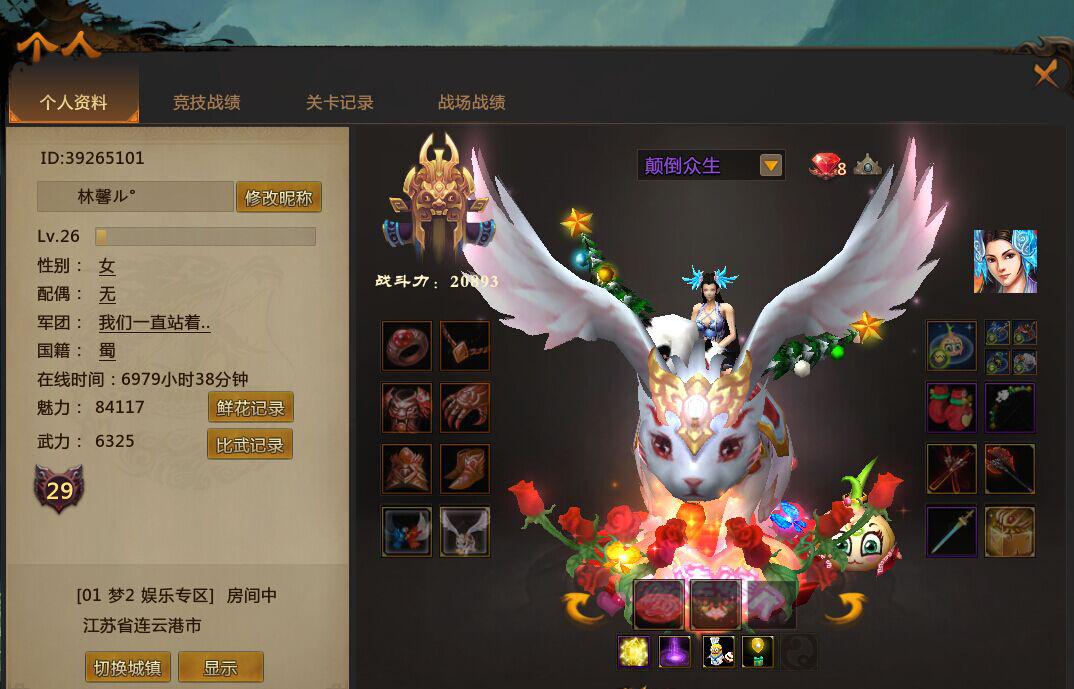Select the red Christmas gloves slot
The image size is (1074, 689).
click(951, 408)
